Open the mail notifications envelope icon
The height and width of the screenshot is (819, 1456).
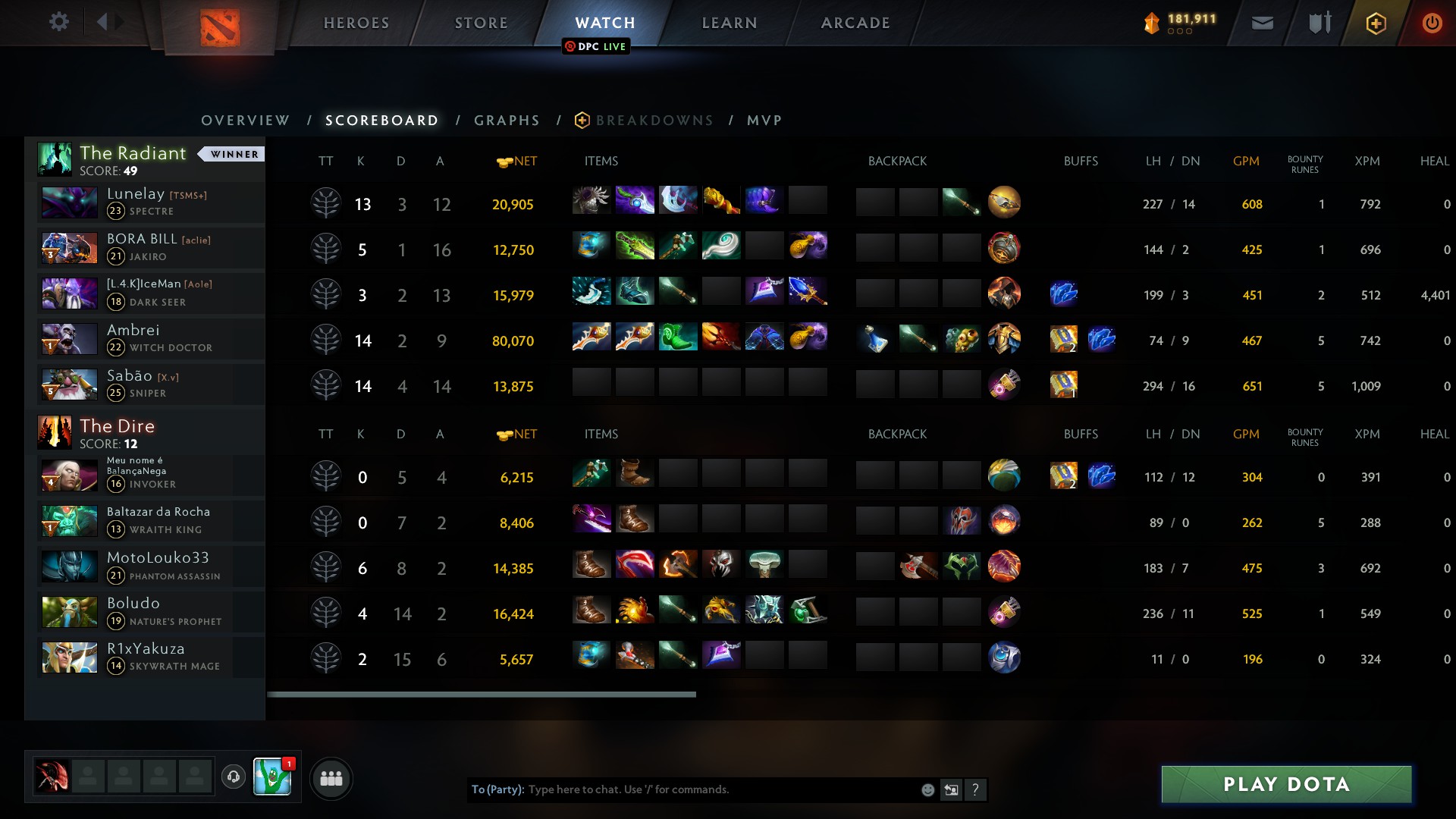point(1262,22)
